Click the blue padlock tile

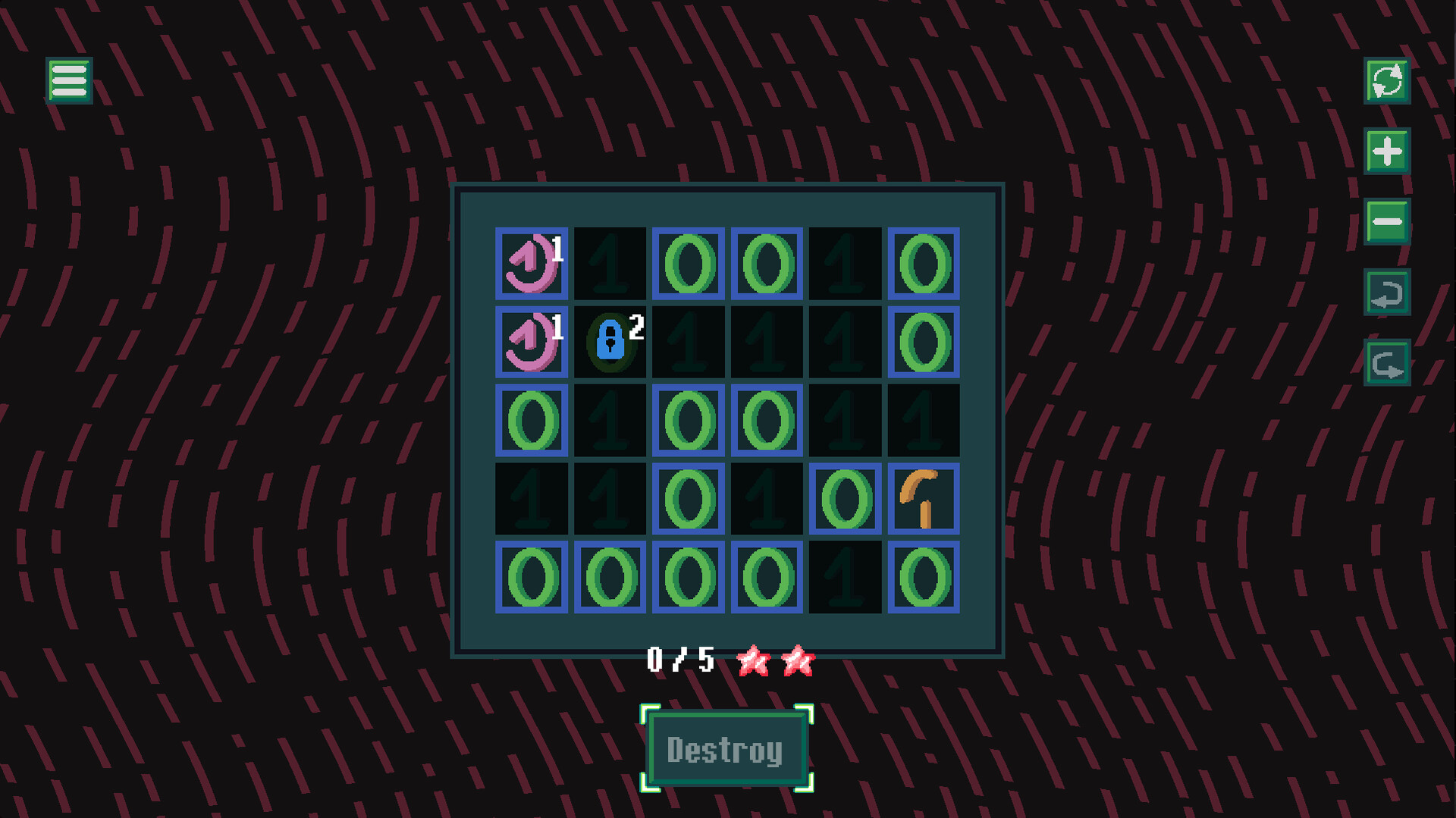(x=610, y=343)
